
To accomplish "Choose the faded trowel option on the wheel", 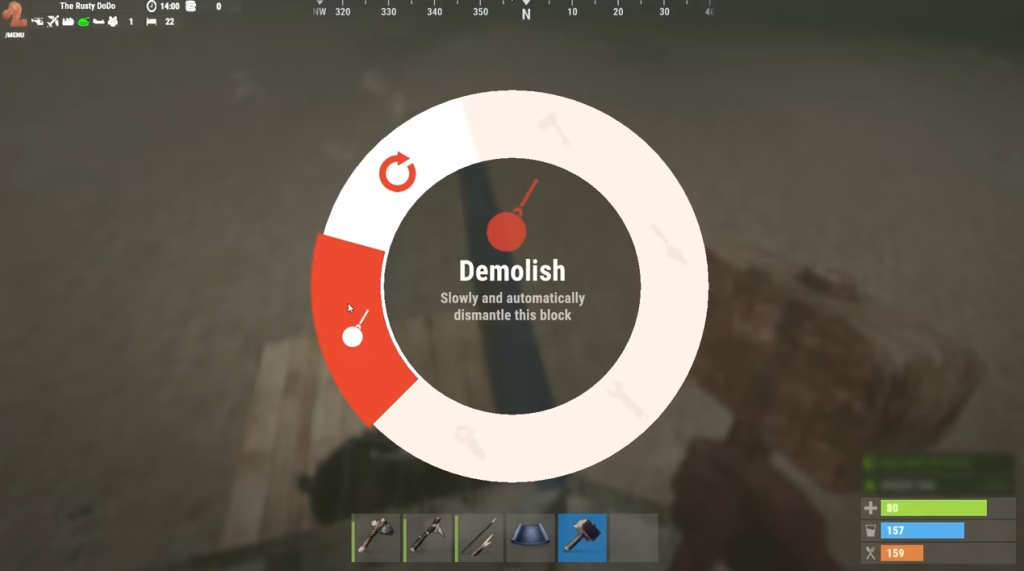I will pyautogui.click(x=668, y=245).
